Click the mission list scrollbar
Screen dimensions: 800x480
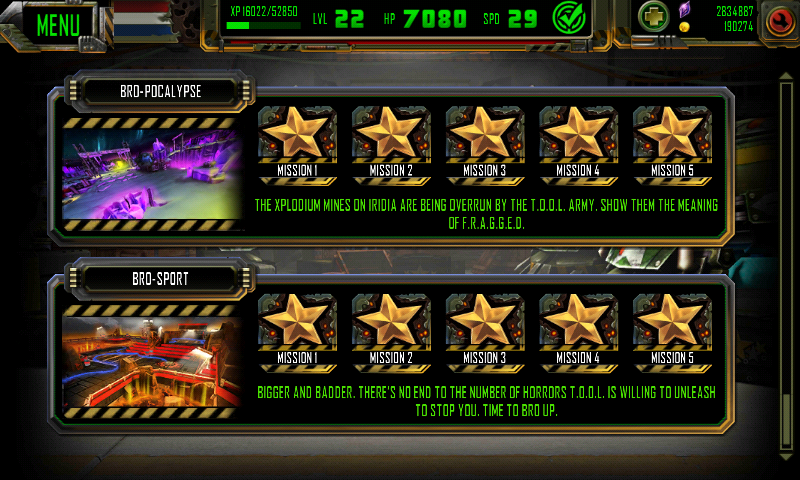pyautogui.click(x=784, y=250)
